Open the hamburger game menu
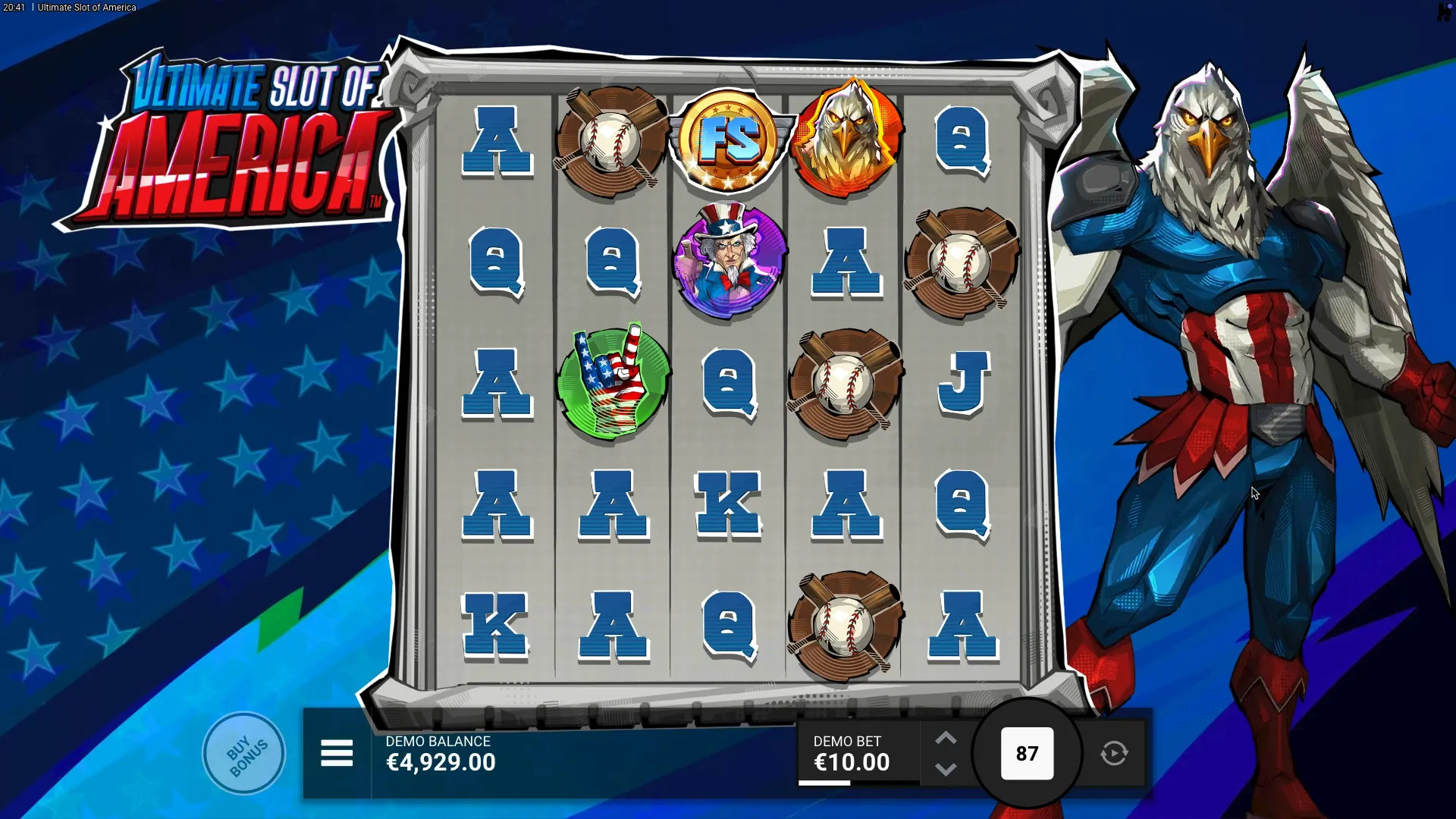1456x819 pixels. click(337, 754)
